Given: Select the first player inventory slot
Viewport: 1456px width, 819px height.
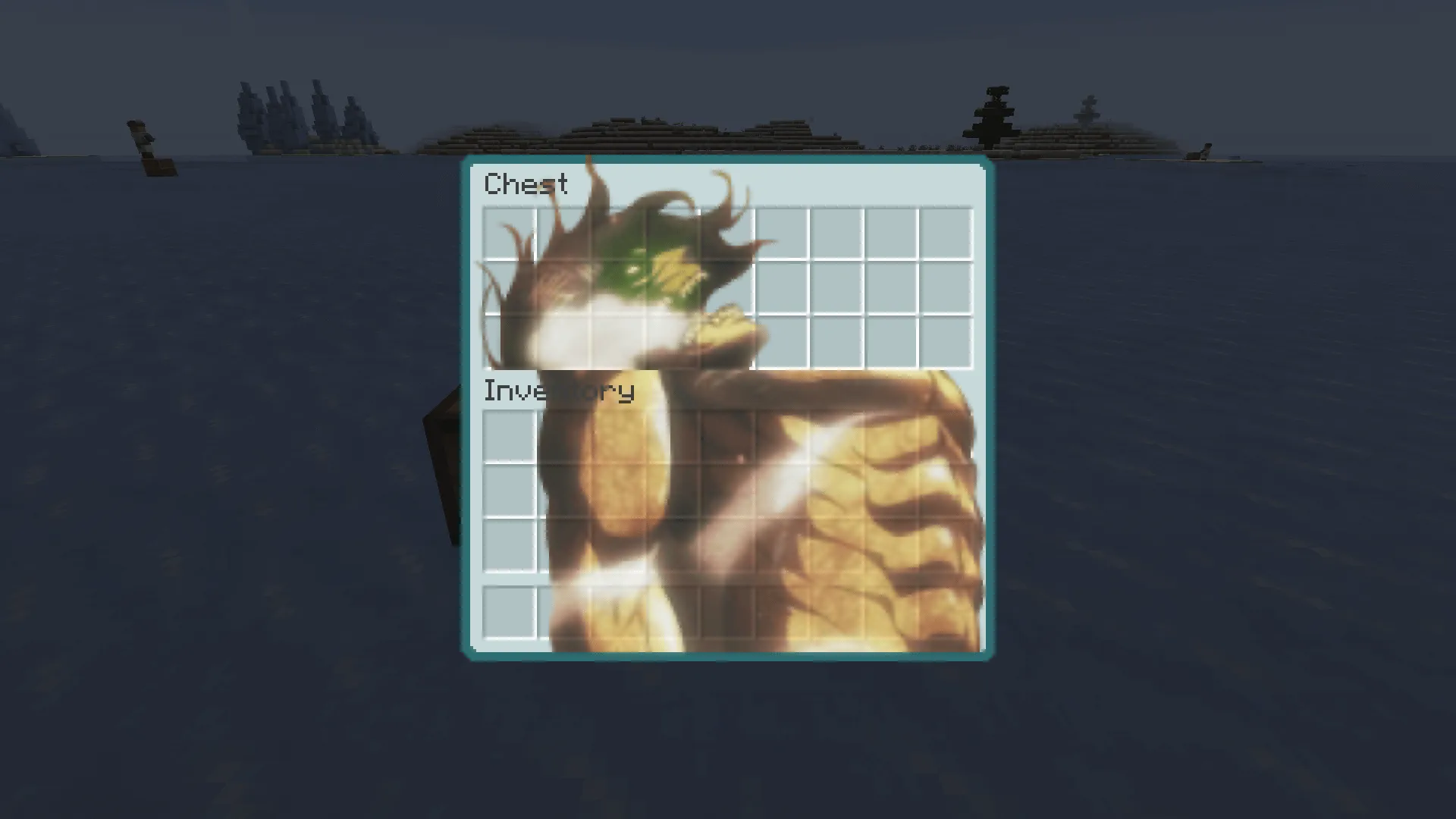Looking at the screenshot, I should click(x=509, y=436).
